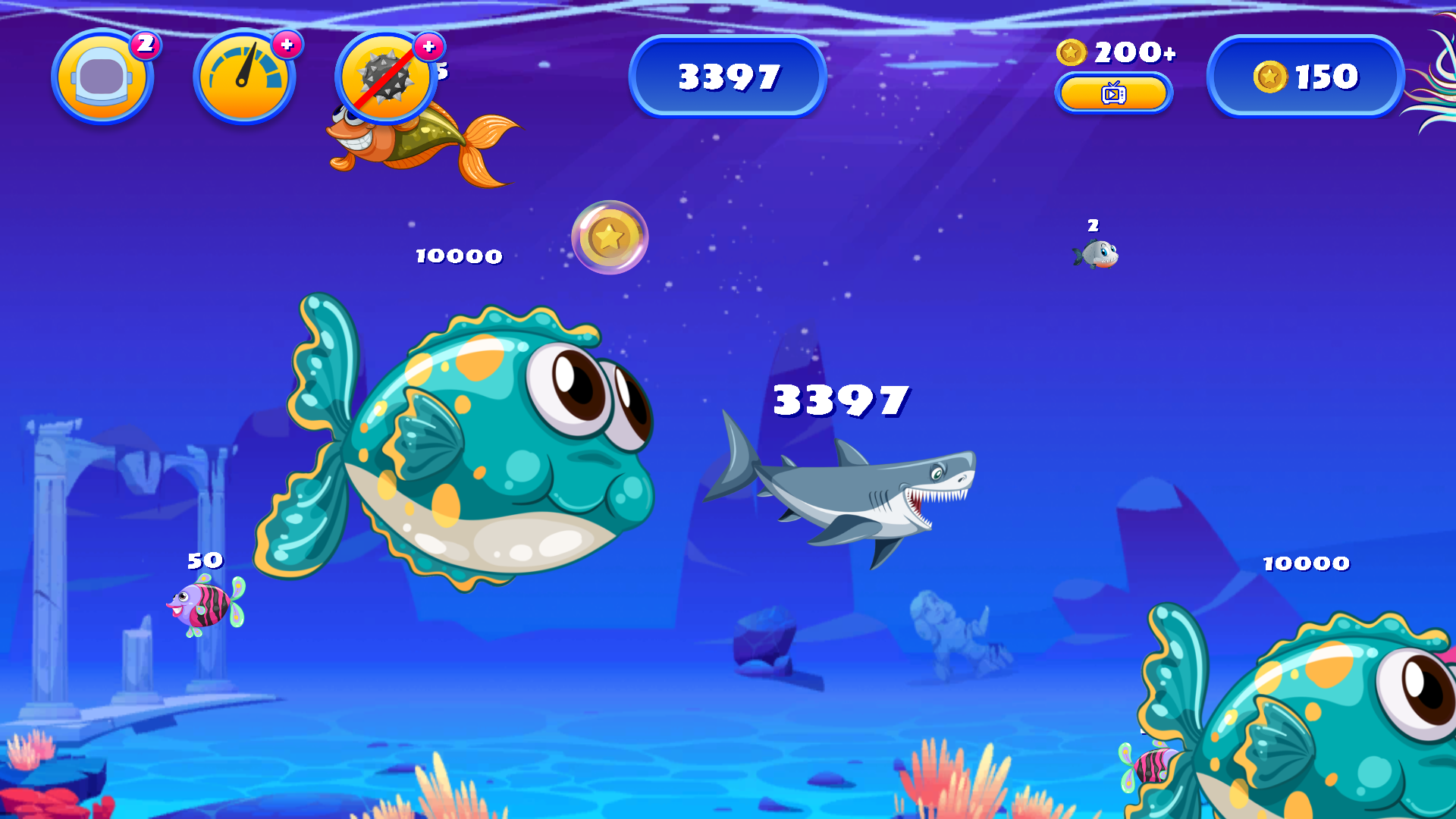Click the coin icon beside the 200+ label
This screenshot has height=819, width=1456.
click(1071, 53)
